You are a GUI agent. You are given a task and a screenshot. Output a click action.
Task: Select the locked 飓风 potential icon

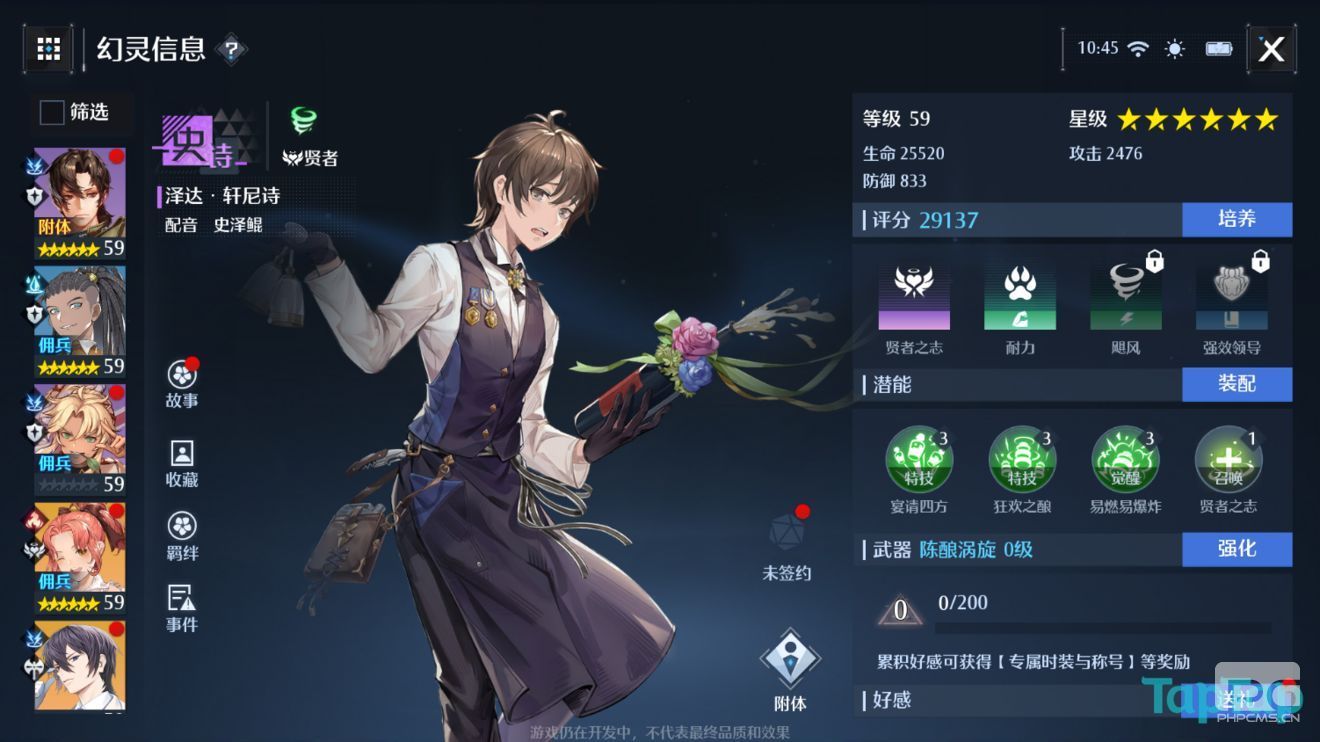point(1126,297)
